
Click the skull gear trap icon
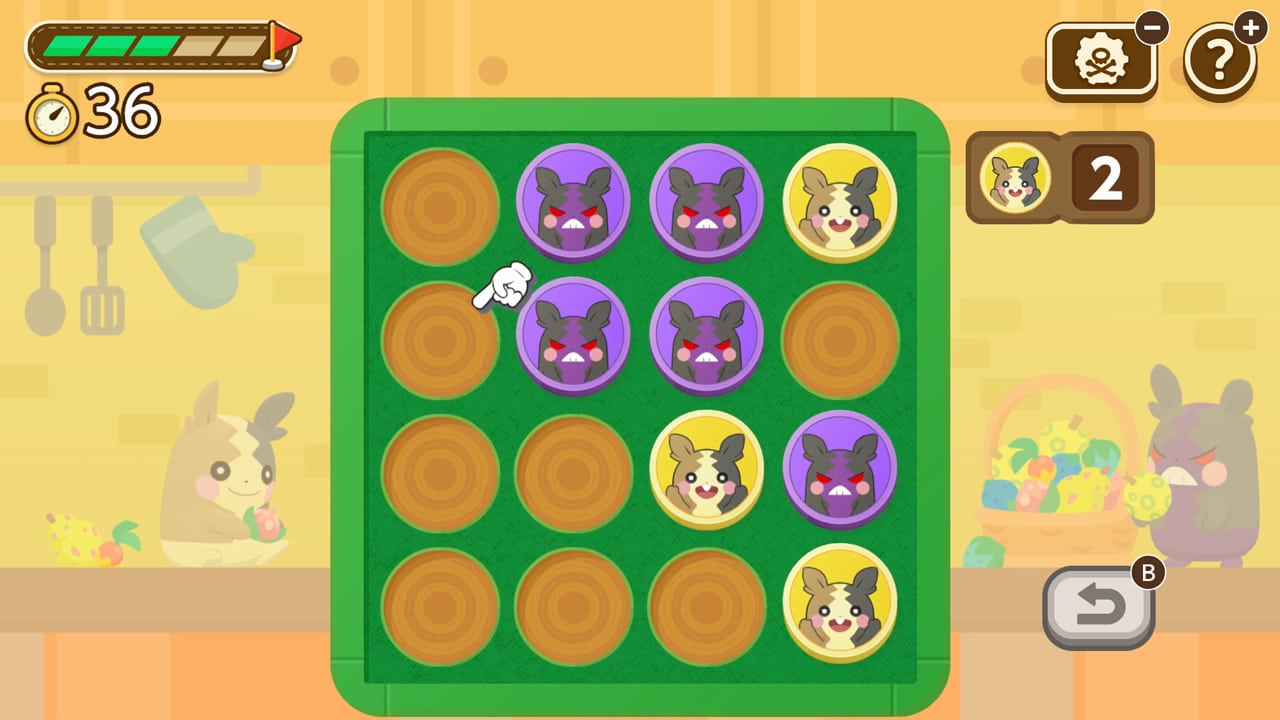click(1101, 58)
